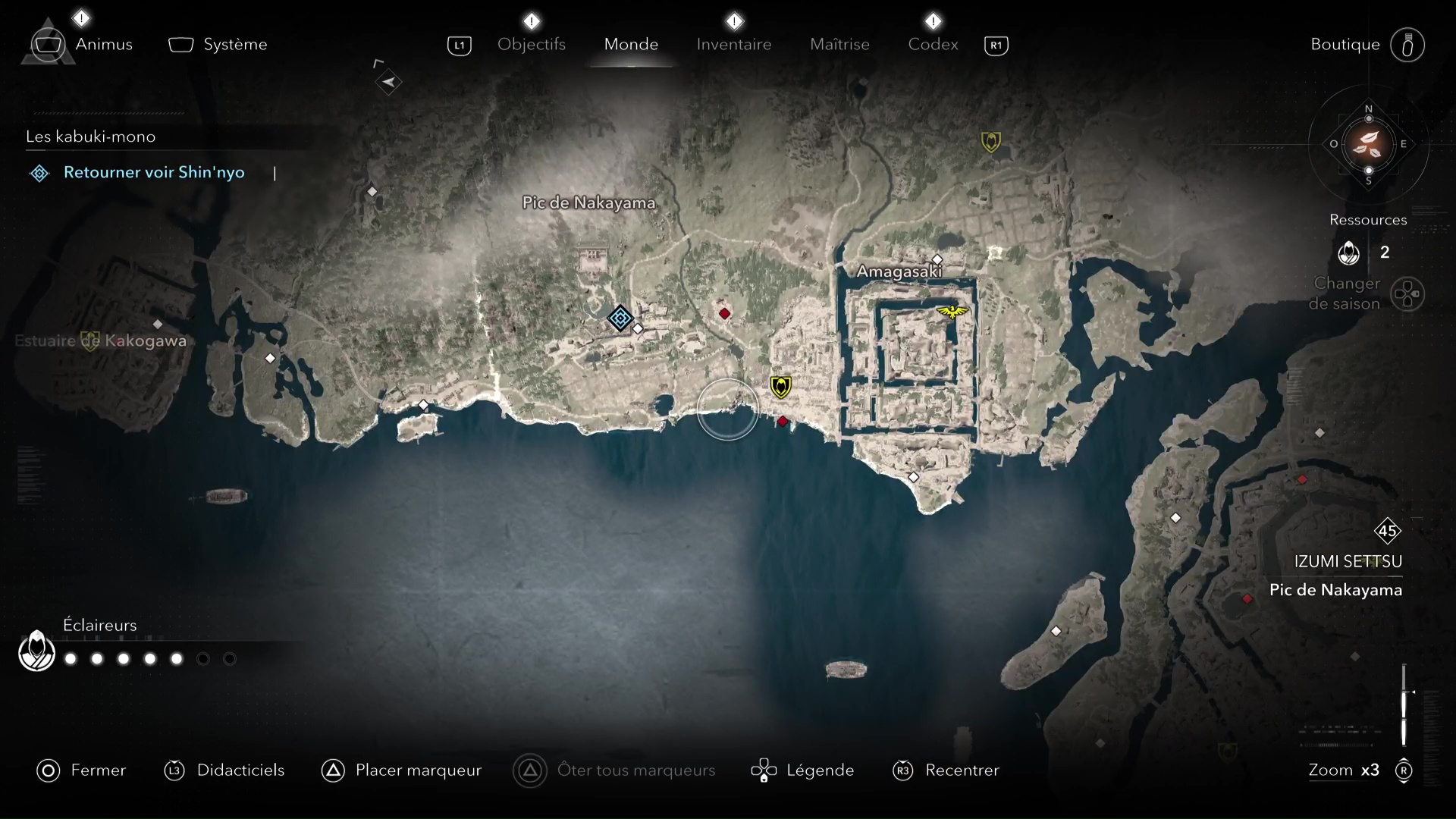This screenshot has width=1456, height=819.
Task: Select the first scout deployment slot
Action: coord(70,659)
